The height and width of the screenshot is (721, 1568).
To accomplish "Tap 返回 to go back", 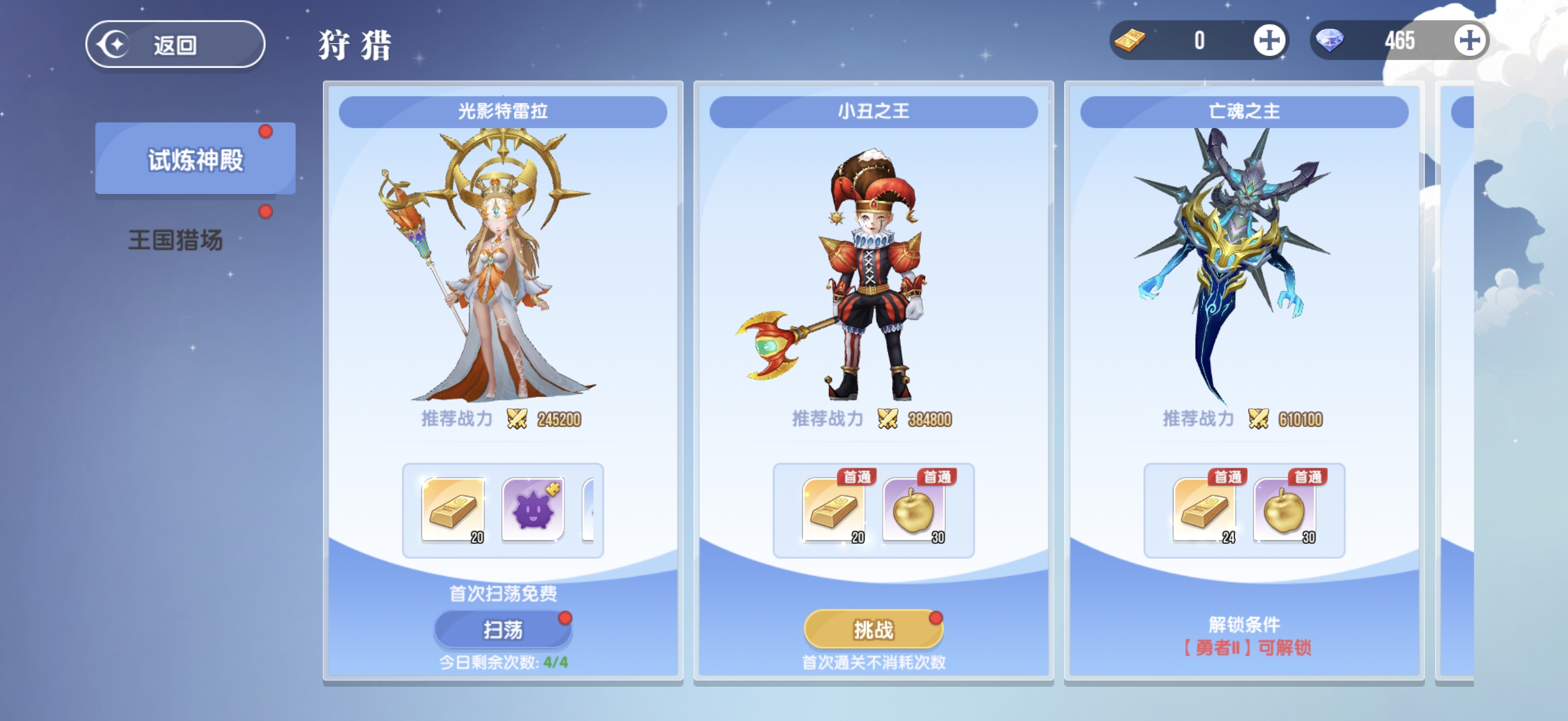I will (176, 43).
